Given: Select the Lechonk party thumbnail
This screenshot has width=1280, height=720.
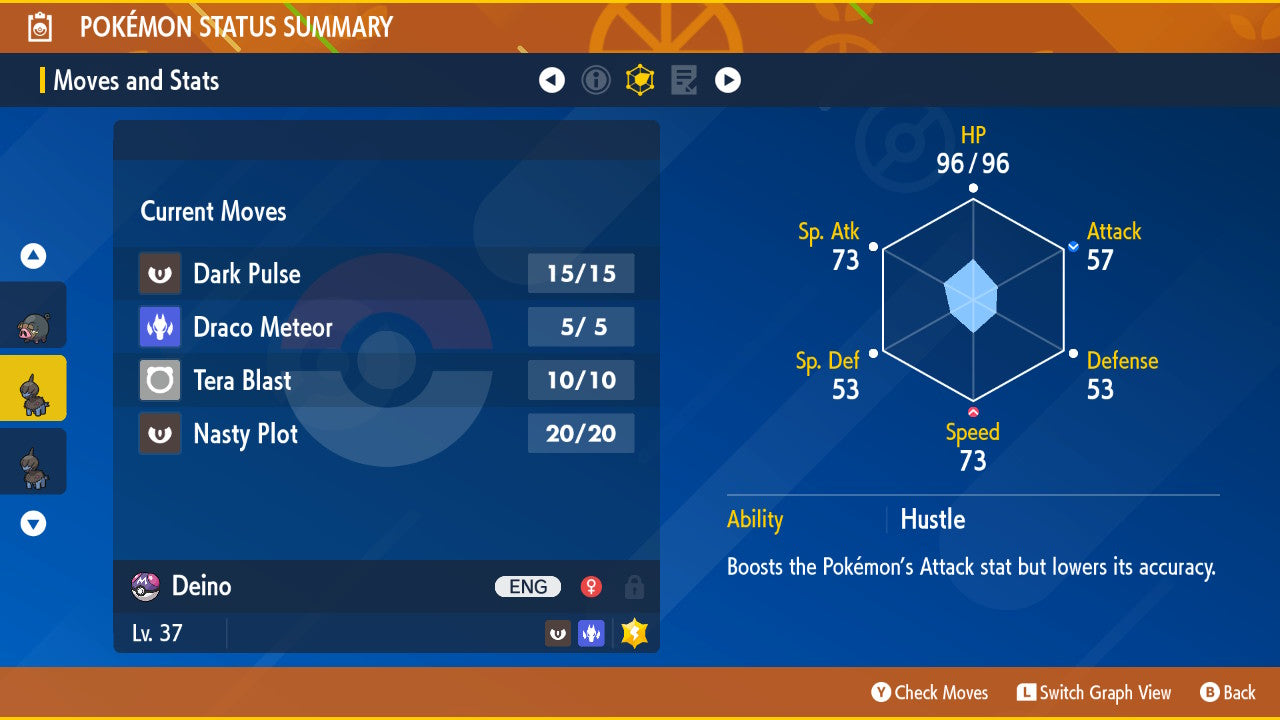Looking at the screenshot, I should 34,316.
